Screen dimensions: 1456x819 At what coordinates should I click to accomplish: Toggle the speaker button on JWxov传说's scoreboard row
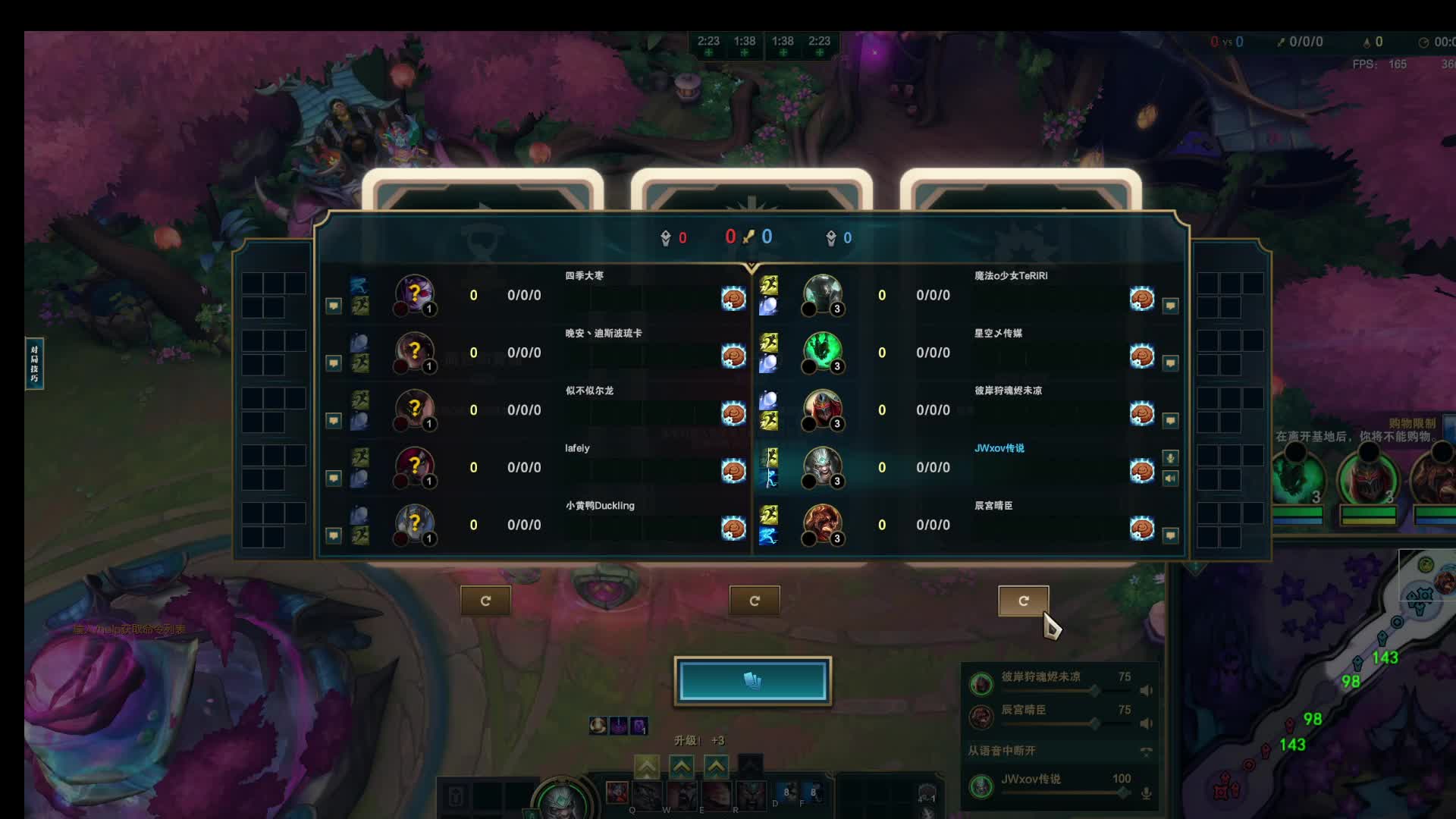1170,479
